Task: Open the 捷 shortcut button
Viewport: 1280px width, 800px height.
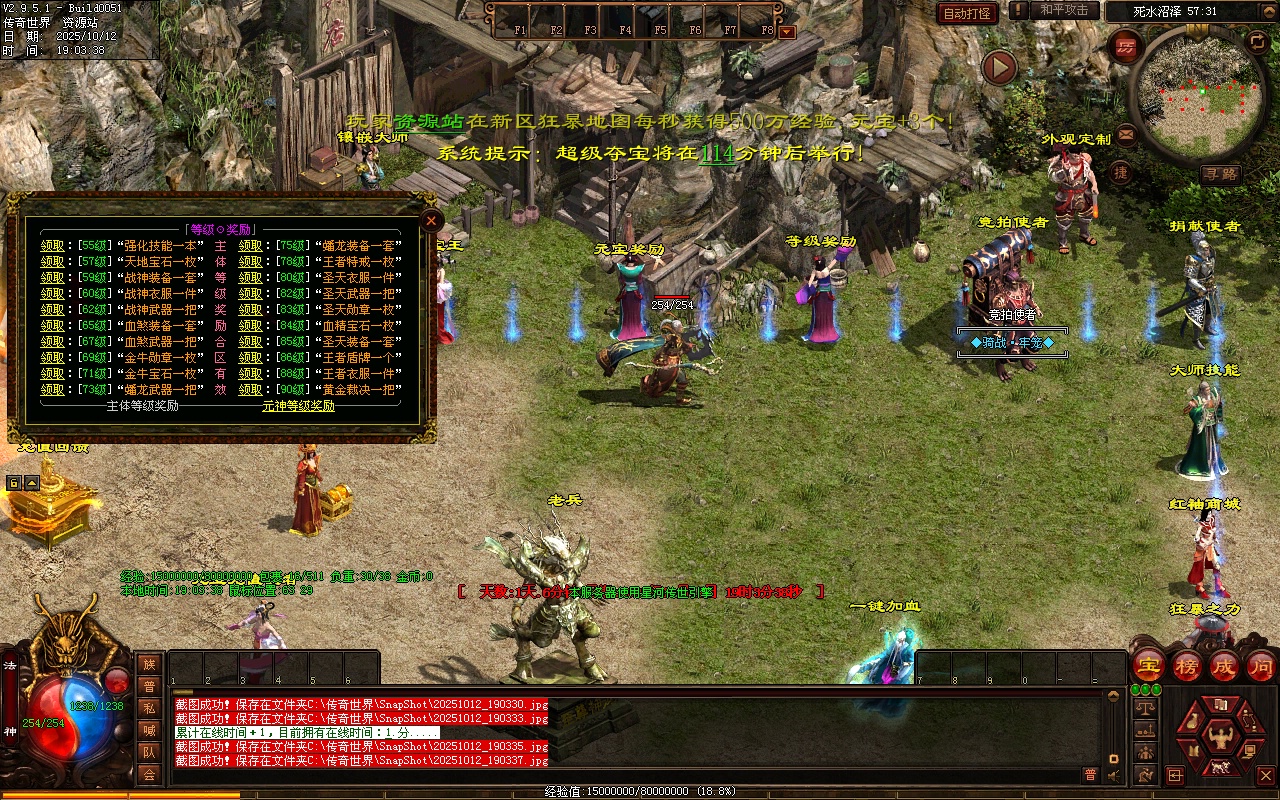Action: tap(1121, 172)
